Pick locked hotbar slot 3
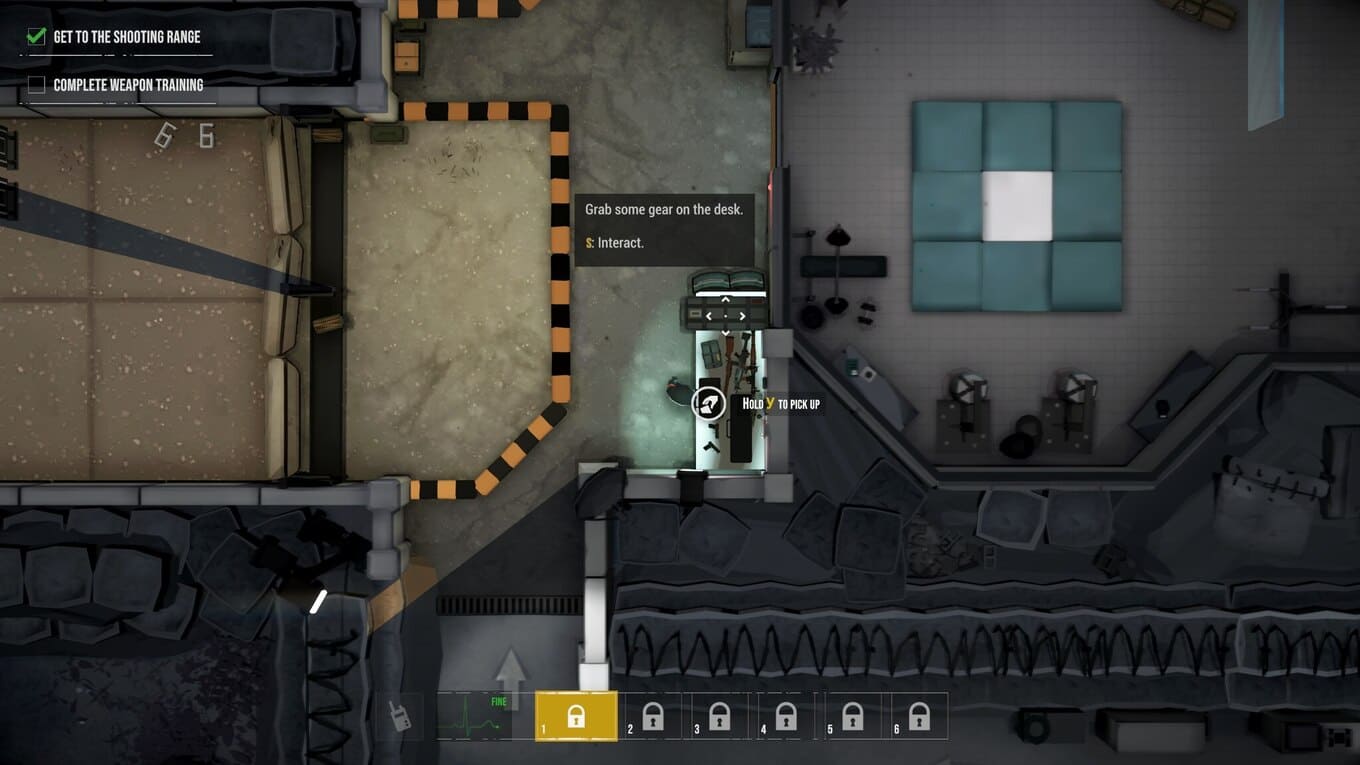This screenshot has width=1360, height=765. click(x=719, y=716)
